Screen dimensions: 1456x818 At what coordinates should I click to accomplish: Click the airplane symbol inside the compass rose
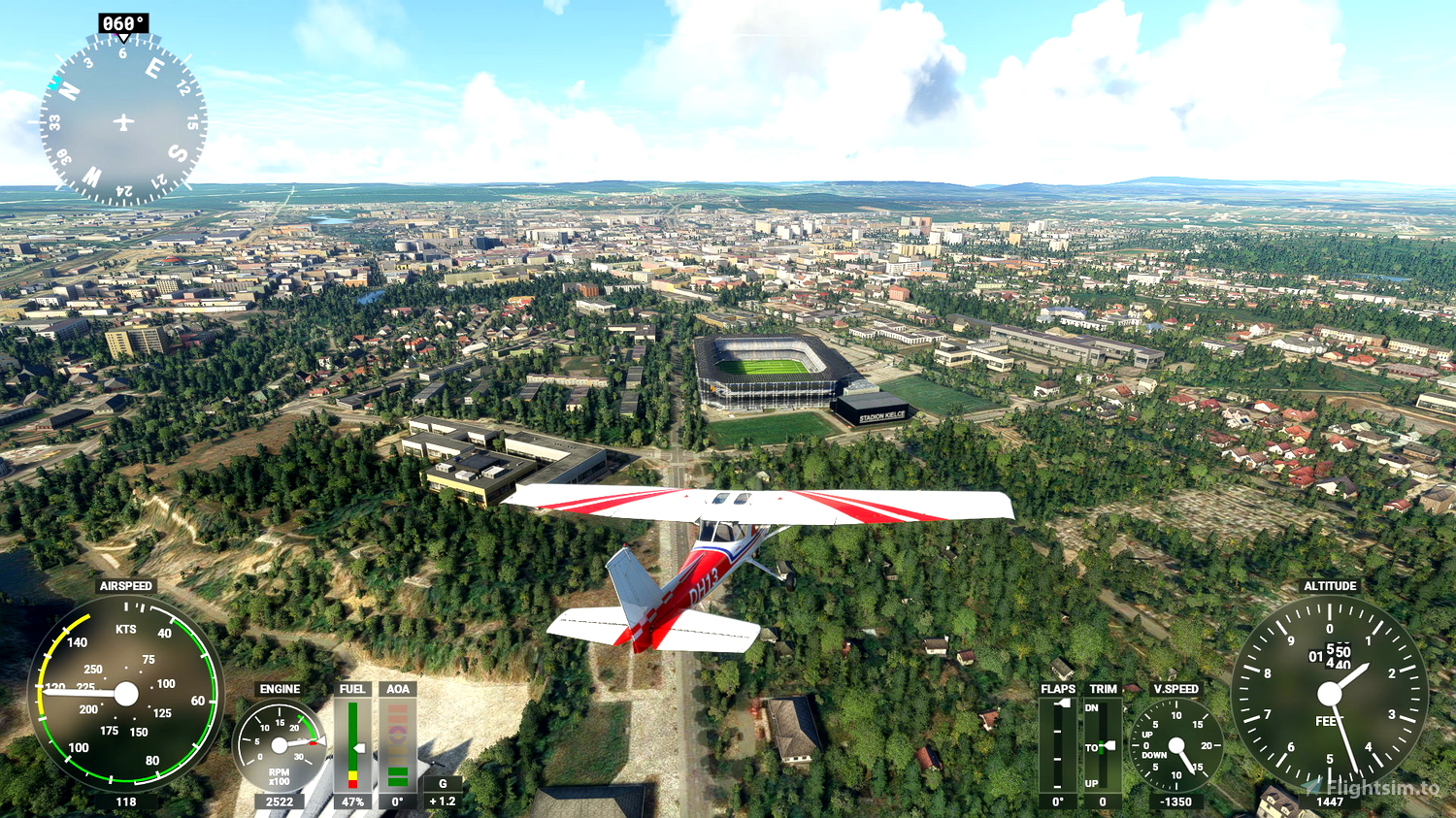click(x=121, y=119)
